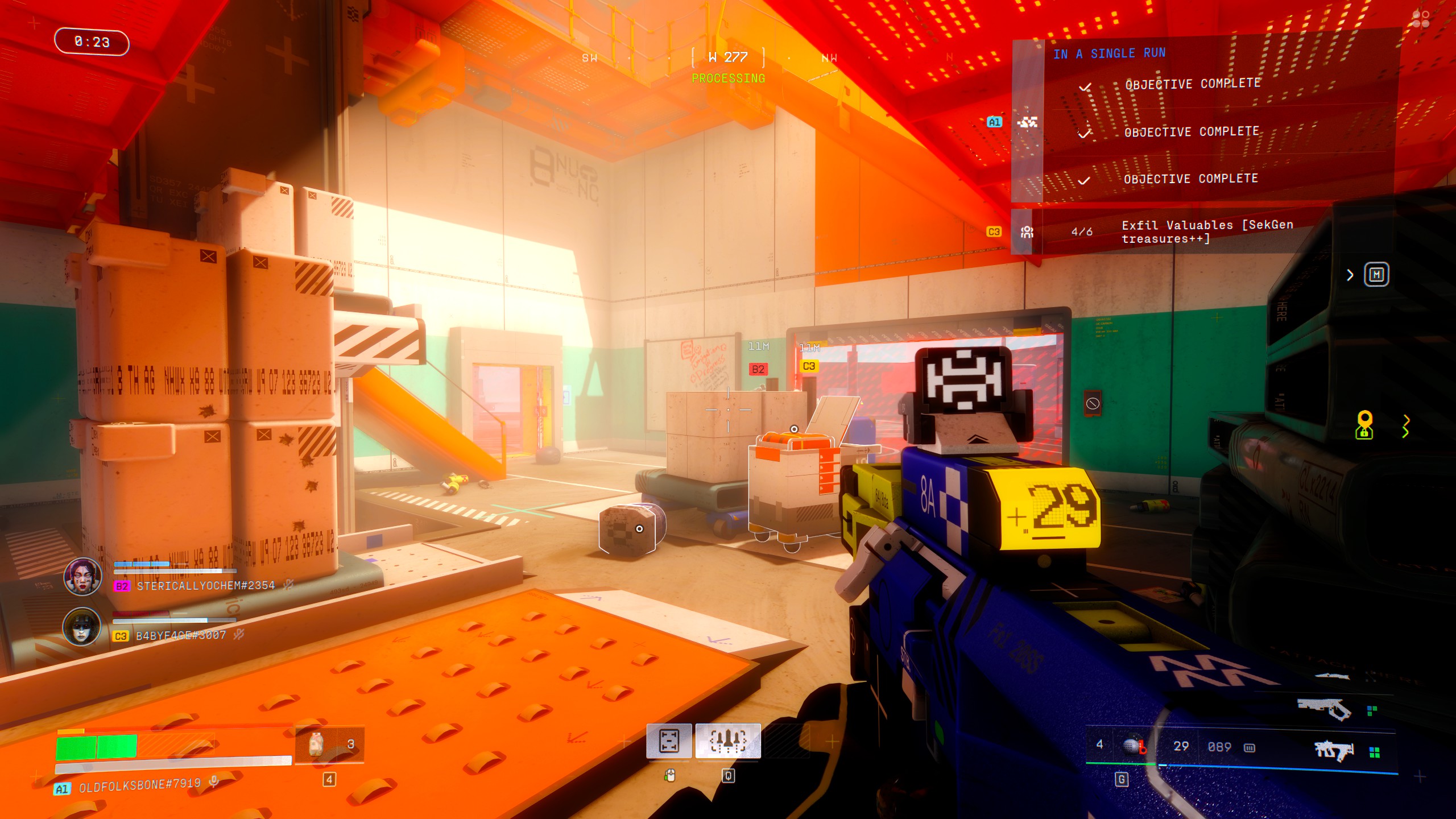
Task: Activate the highlighted missile-barrage ability icon
Action: [x=728, y=741]
